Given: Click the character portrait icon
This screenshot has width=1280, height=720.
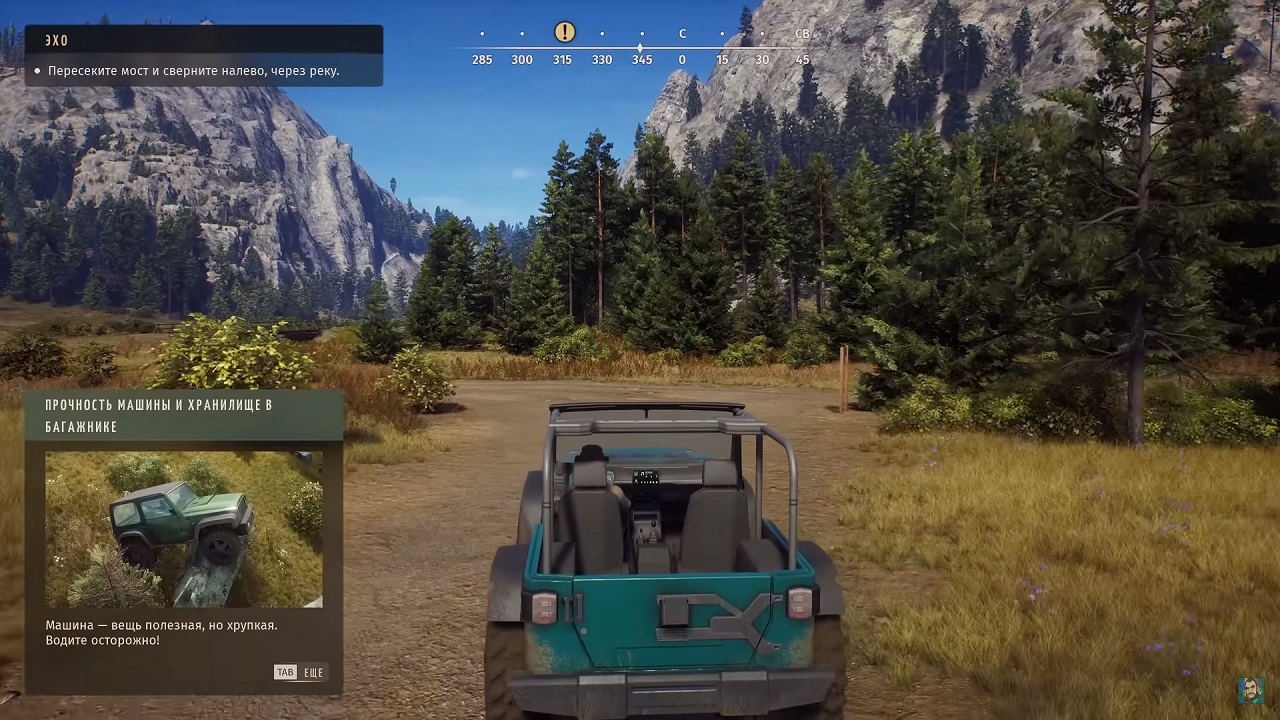Looking at the screenshot, I should [1250, 691].
